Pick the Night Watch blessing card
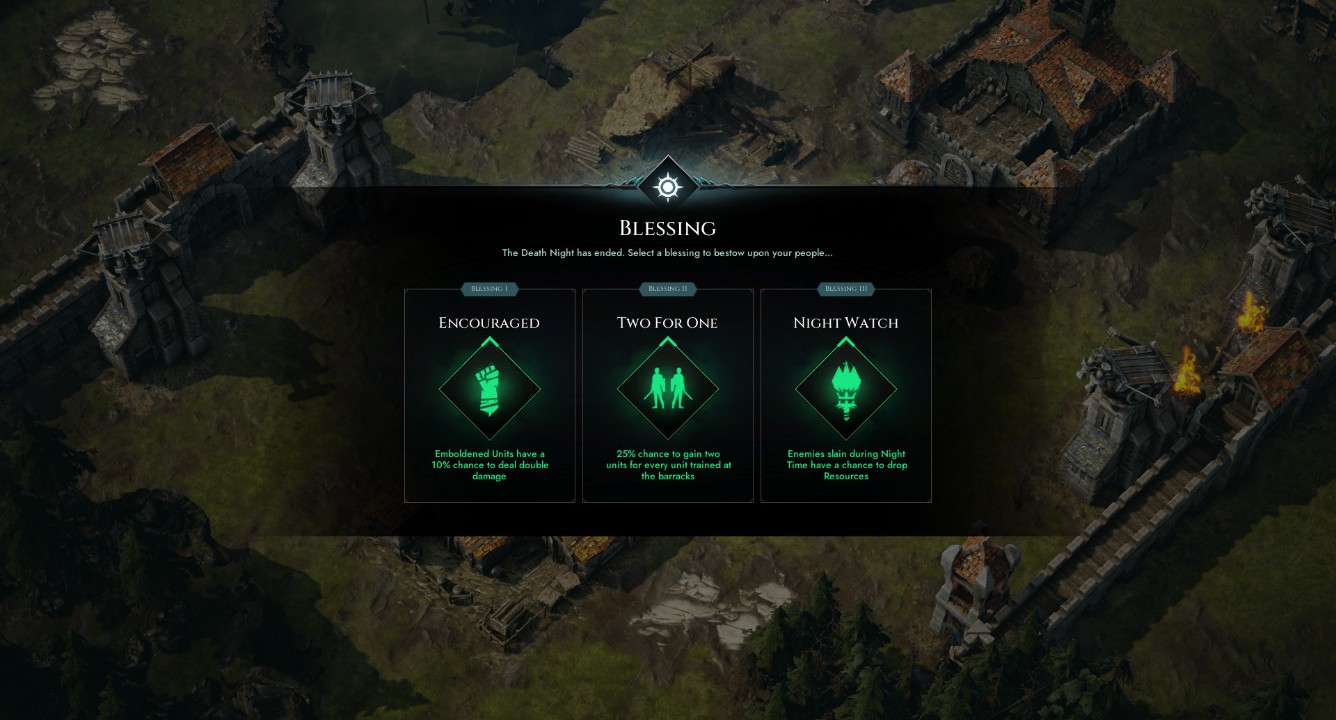This screenshot has height=720, width=1336. pyautogui.click(x=845, y=396)
